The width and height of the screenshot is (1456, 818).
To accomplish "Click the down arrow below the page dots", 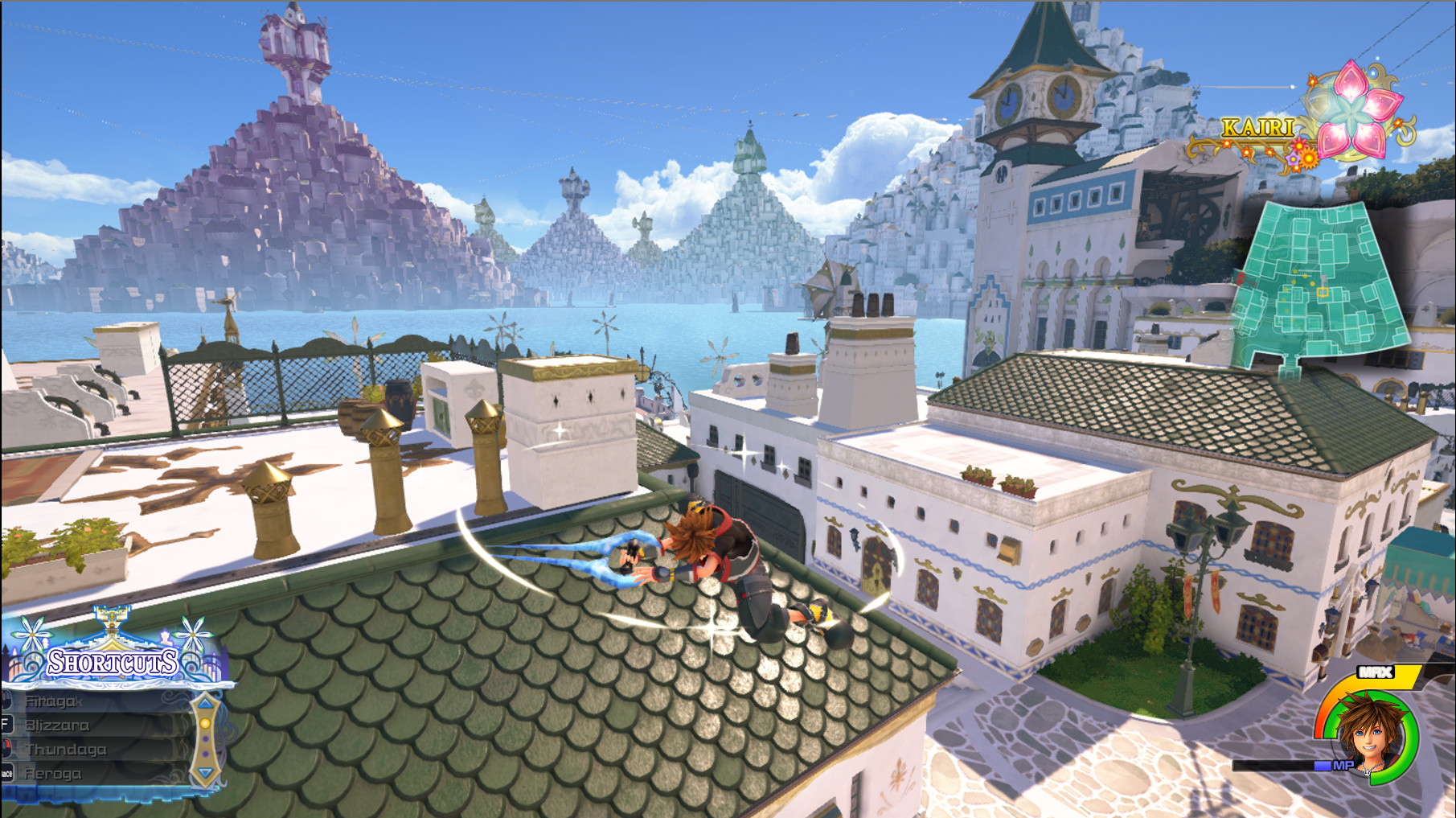I will [206, 773].
